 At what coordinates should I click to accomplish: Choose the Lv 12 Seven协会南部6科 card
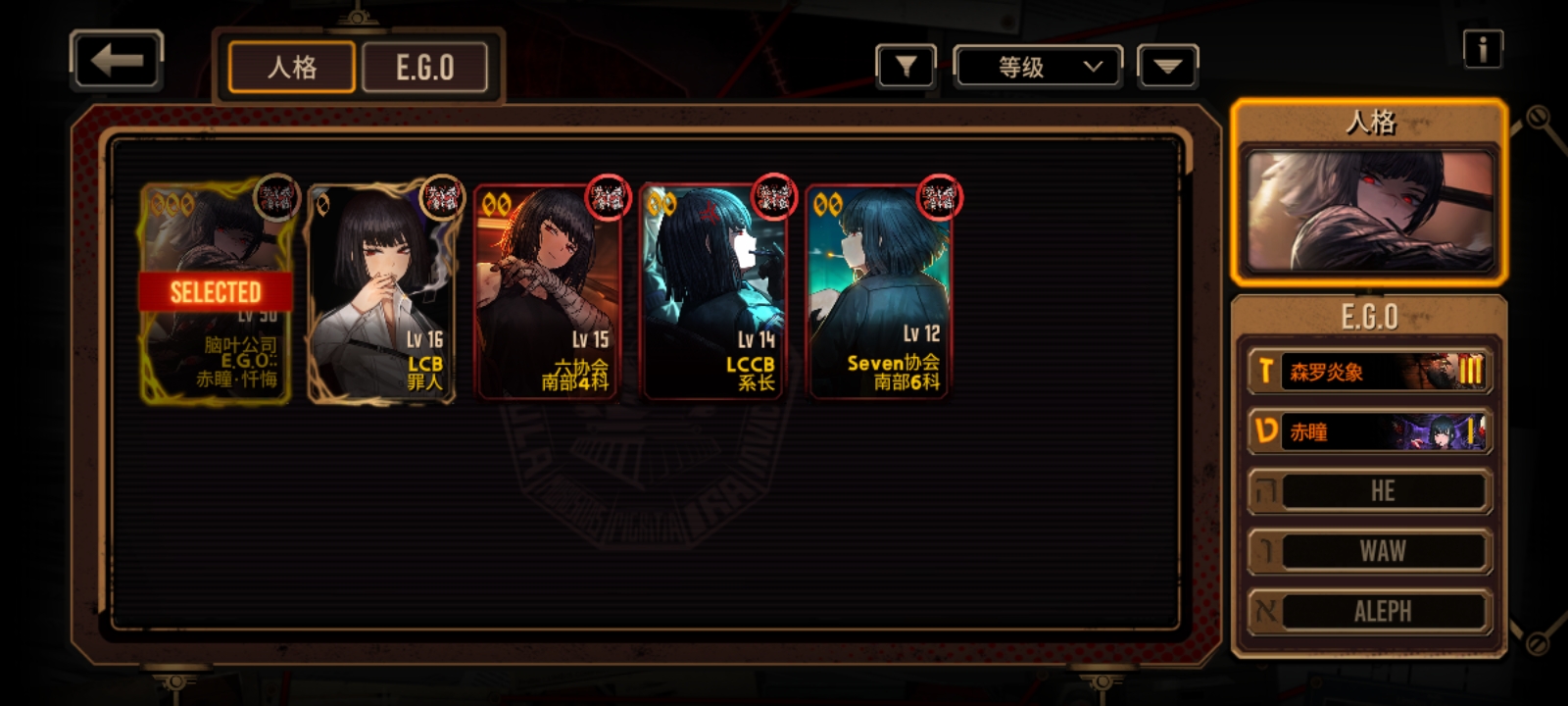click(x=879, y=292)
